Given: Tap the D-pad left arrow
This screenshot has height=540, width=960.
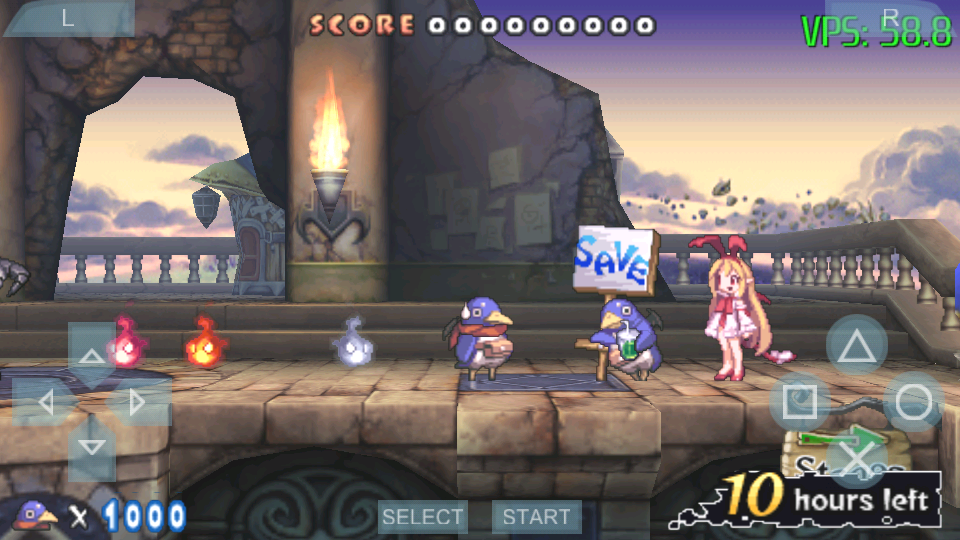Looking at the screenshot, I should pos(45,403).
